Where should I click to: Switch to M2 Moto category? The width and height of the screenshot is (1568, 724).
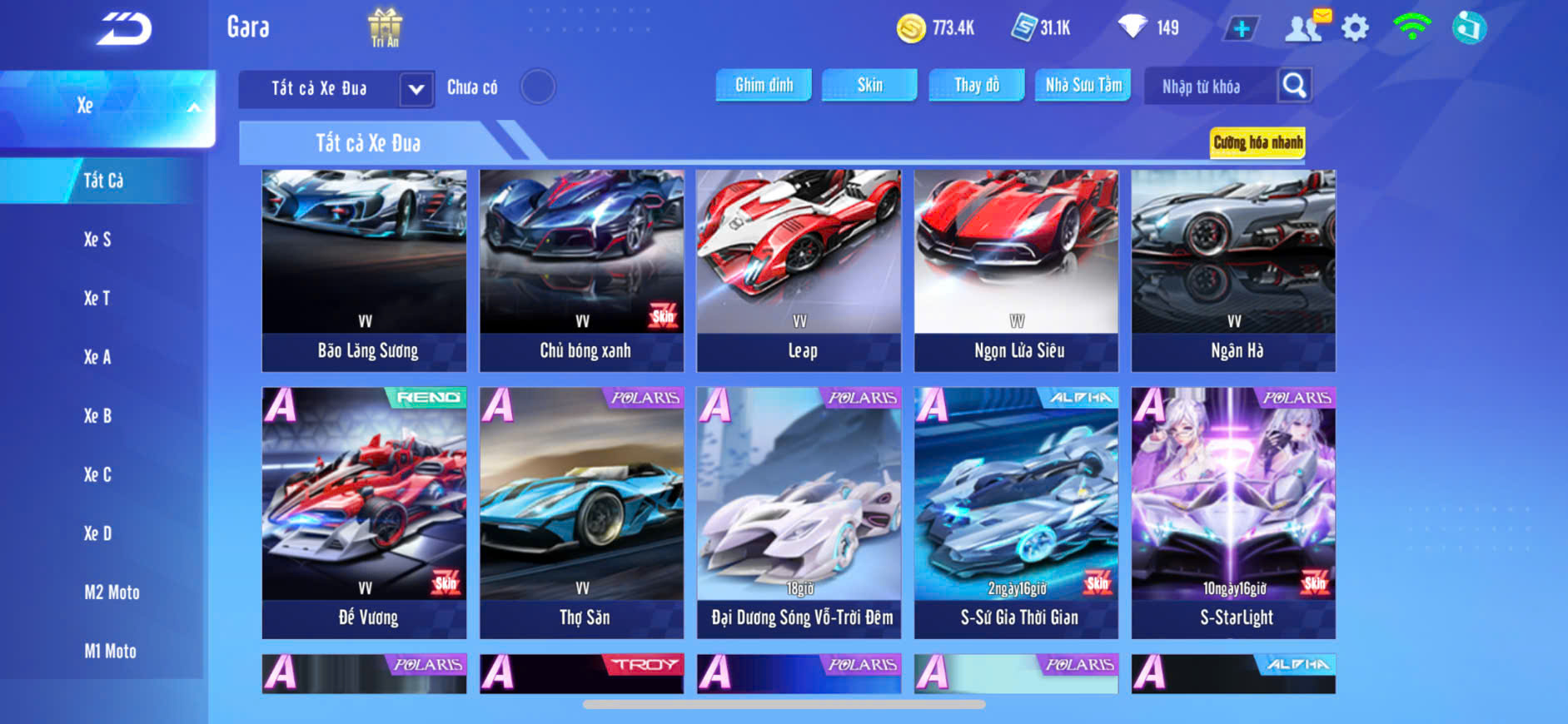tap(112, 593)
